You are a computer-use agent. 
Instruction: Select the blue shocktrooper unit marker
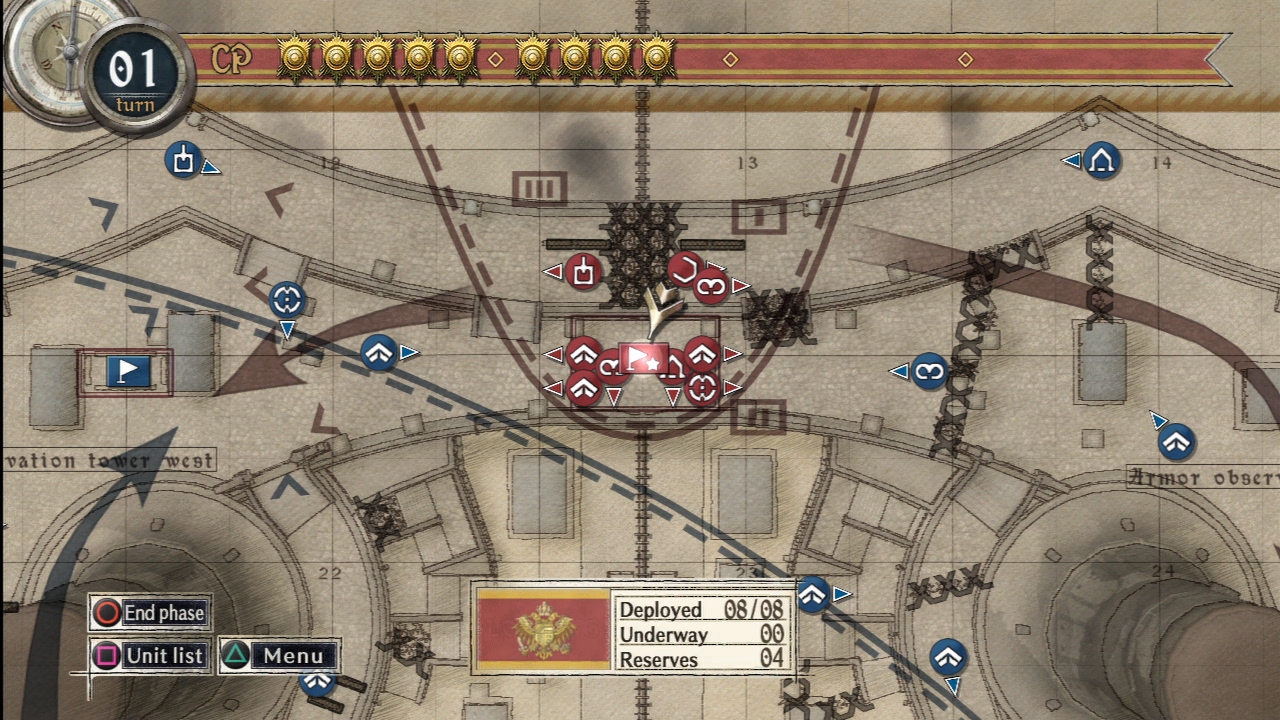click(929, 372)
